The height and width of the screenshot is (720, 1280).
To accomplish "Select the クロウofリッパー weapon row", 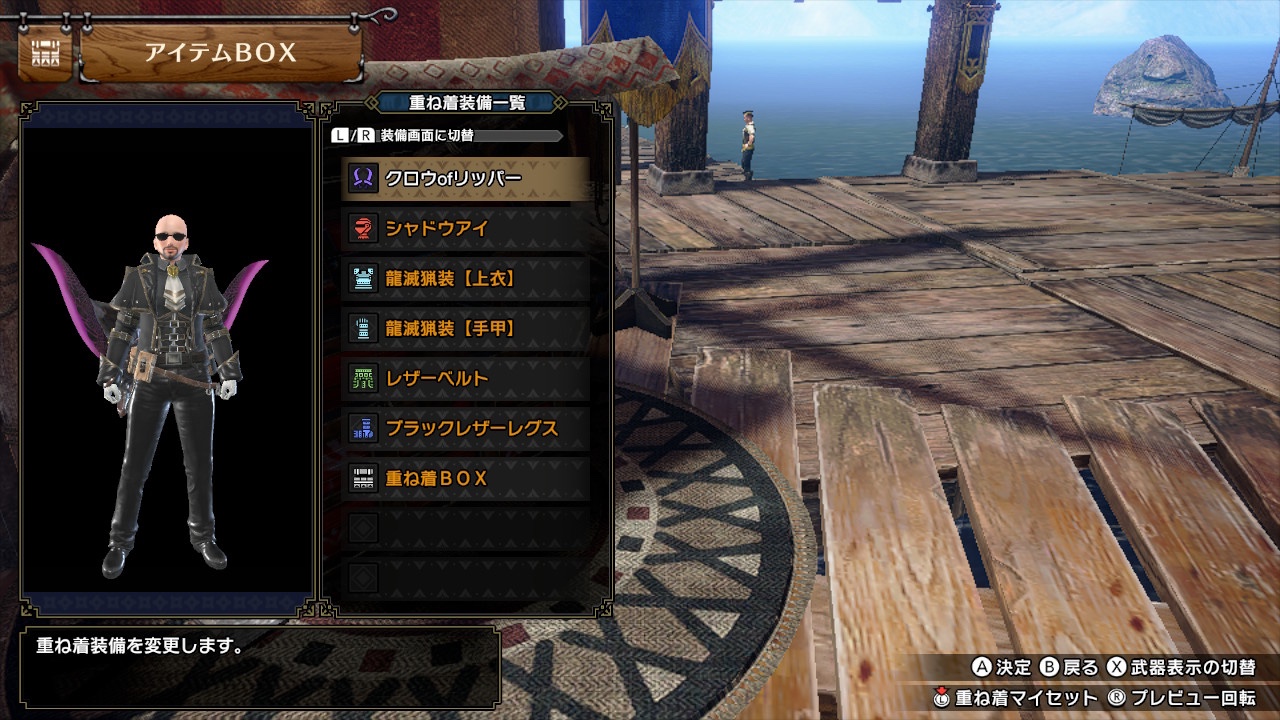I will point(466,179).
